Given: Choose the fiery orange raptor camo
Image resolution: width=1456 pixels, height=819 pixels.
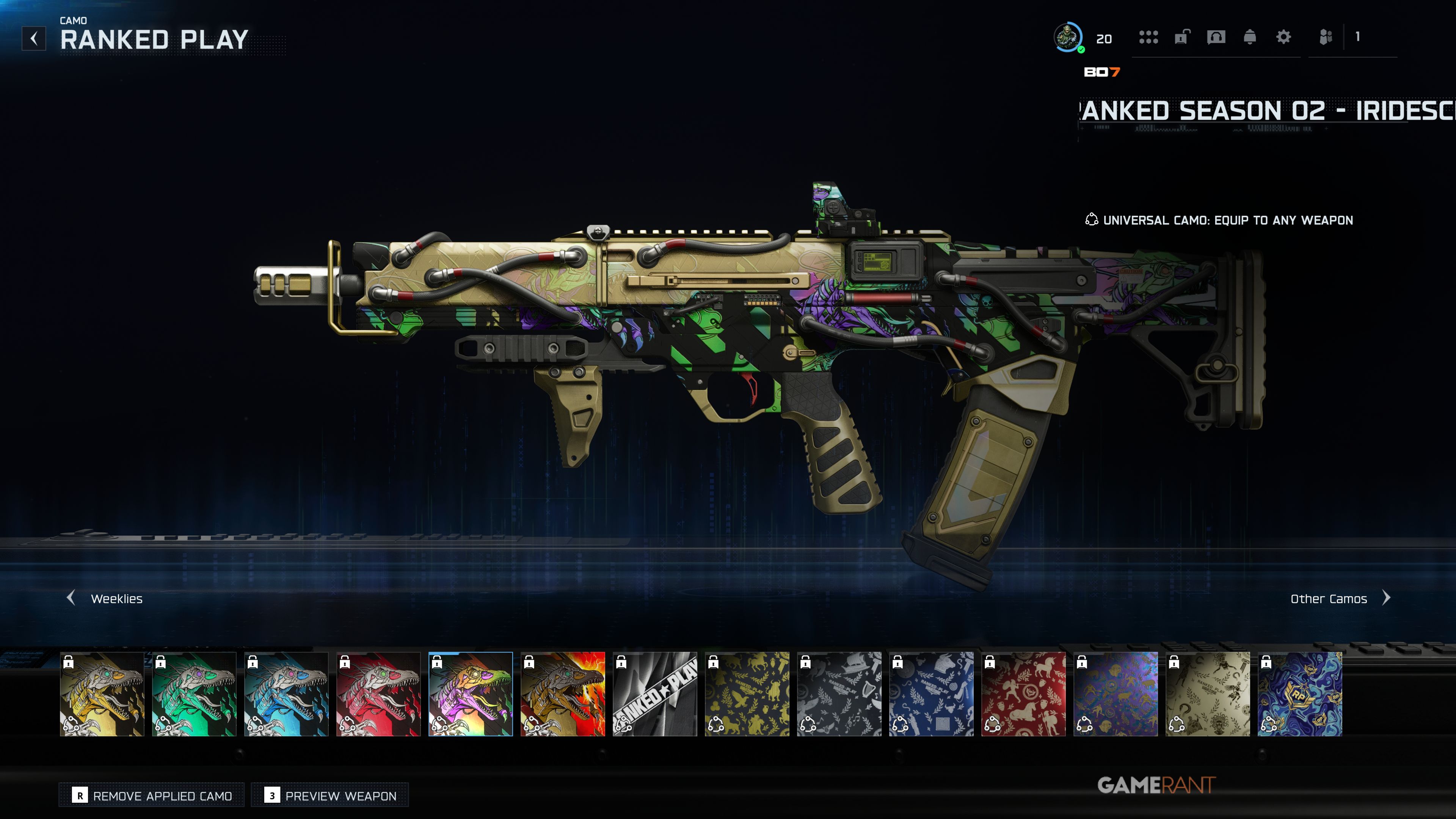Looking at the screenshot, I should pos(563,693).
